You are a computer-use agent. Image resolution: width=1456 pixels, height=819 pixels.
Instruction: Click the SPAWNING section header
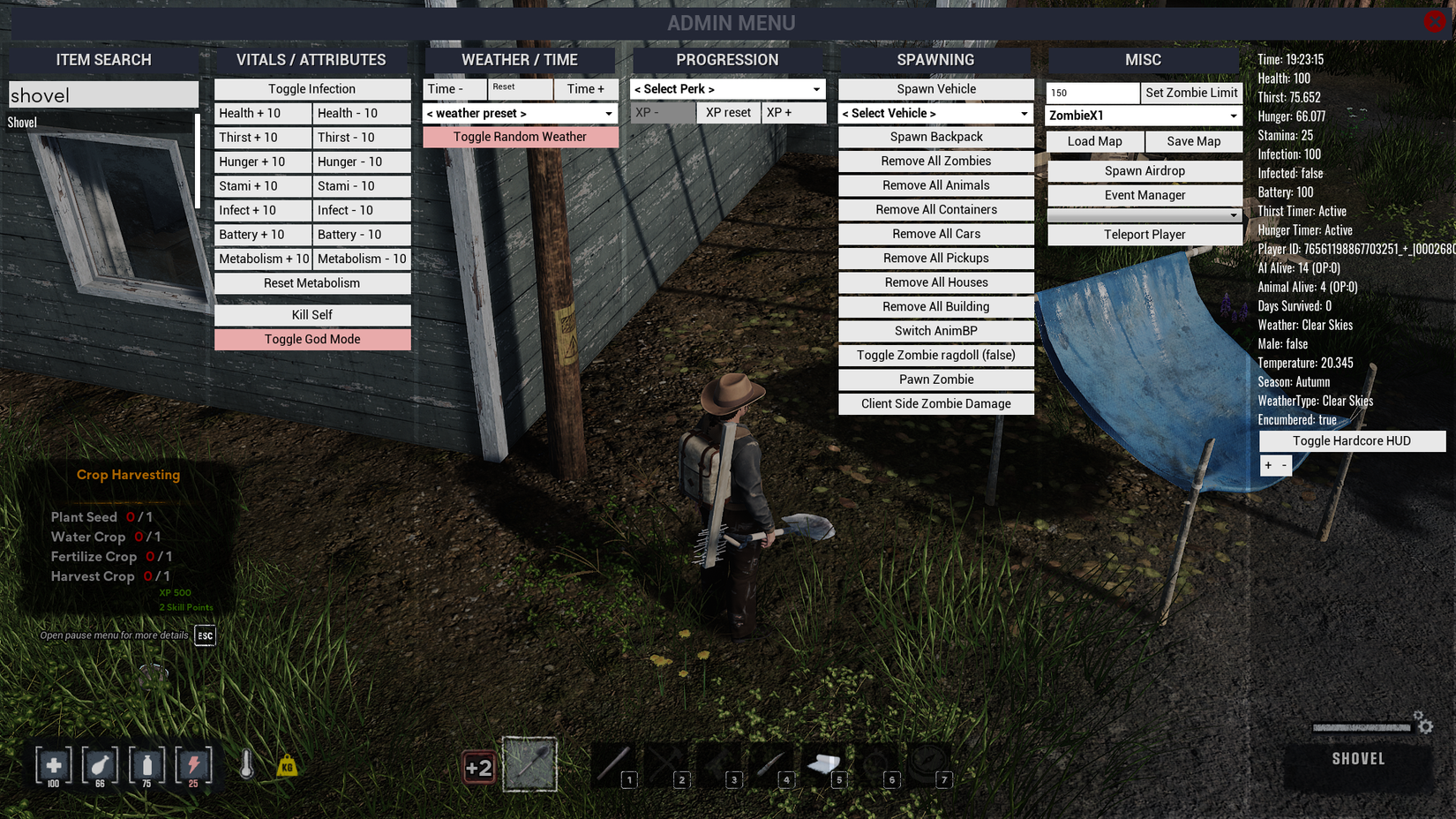point(935,59)
